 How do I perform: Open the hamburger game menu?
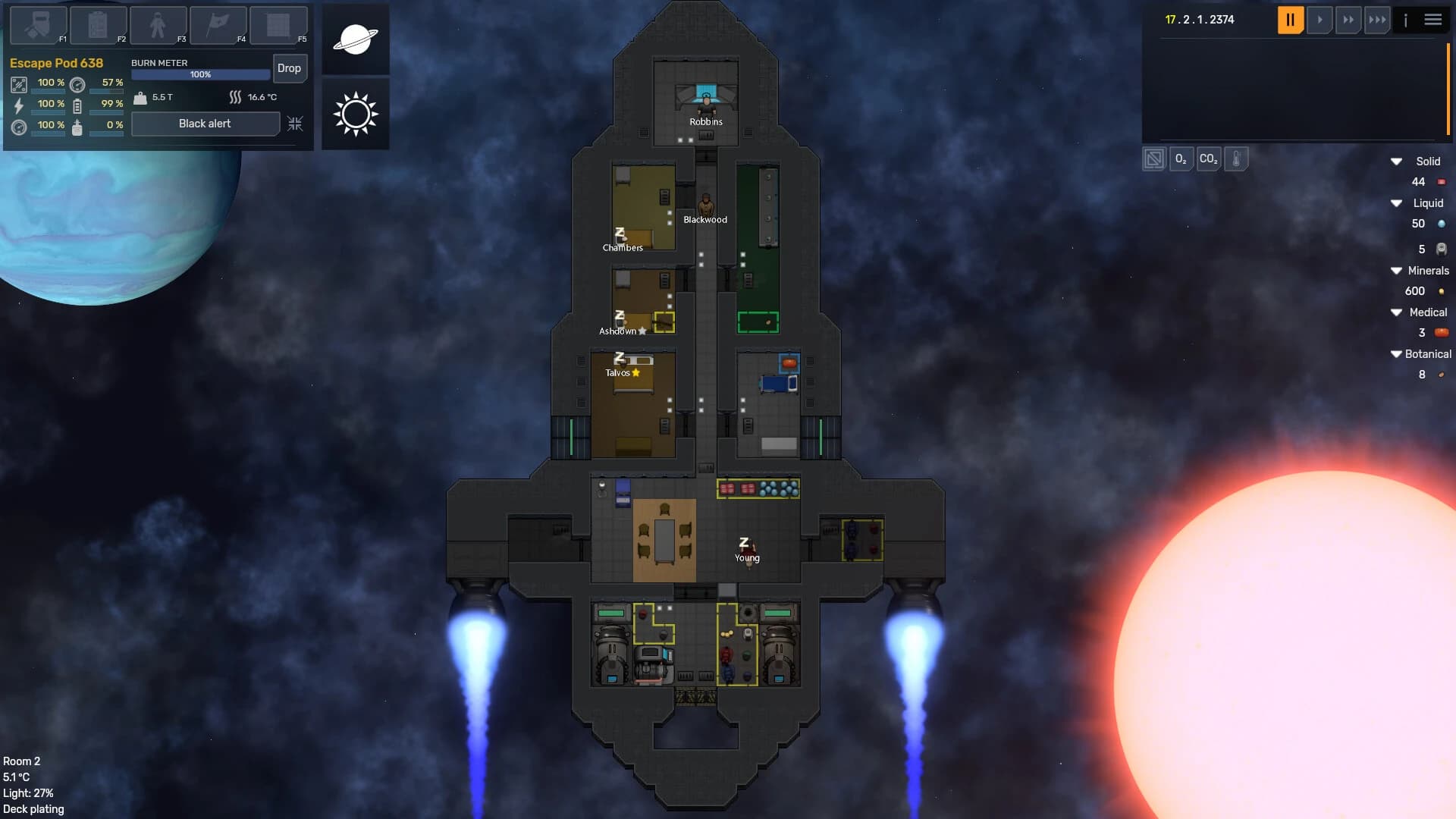pos(1433,20)
